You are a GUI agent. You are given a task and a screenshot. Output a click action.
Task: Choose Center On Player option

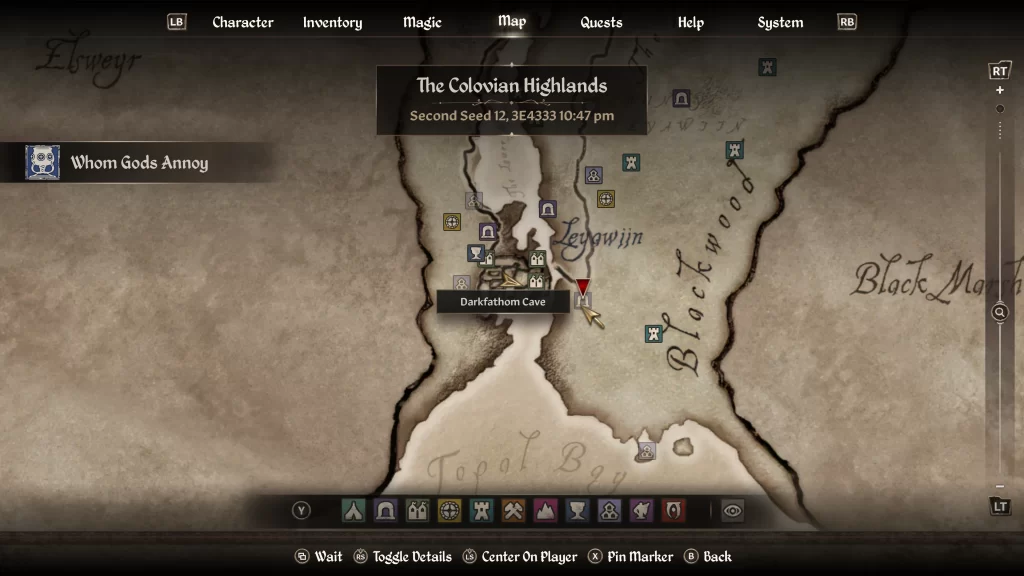pyautogui.click(x=519, y=557)
